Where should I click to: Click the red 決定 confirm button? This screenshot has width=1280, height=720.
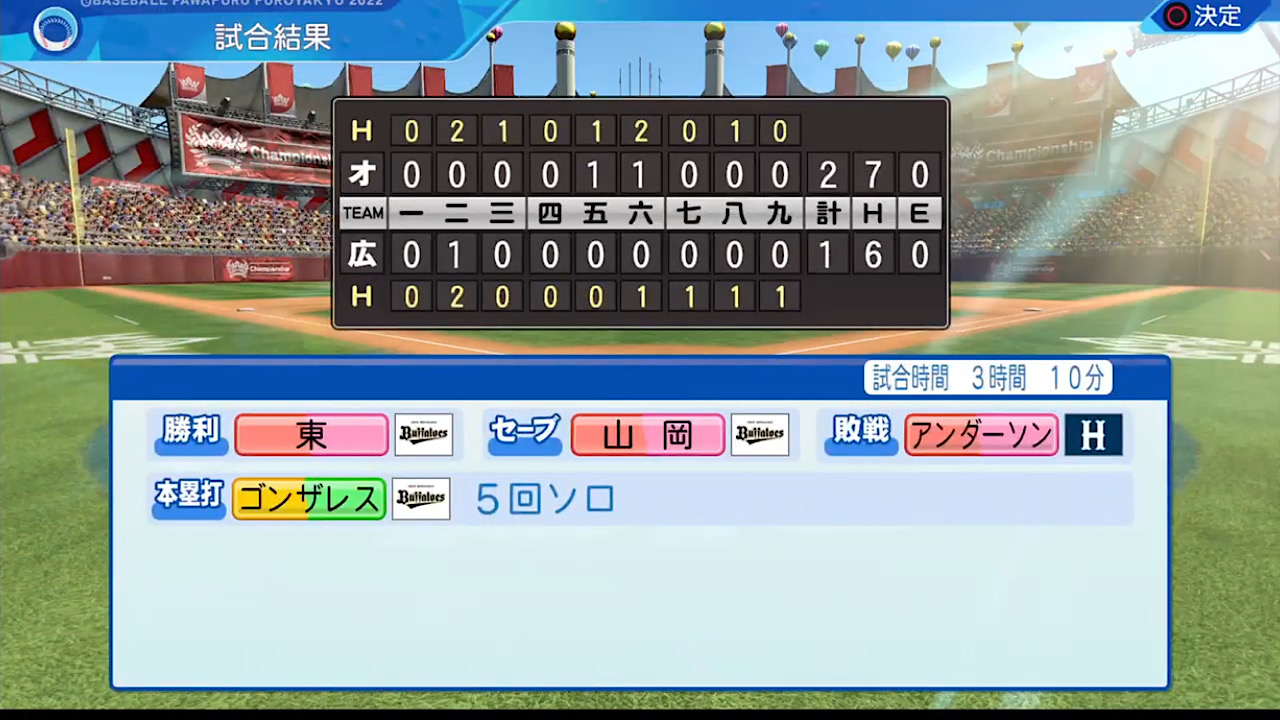tap(1205, 16)
